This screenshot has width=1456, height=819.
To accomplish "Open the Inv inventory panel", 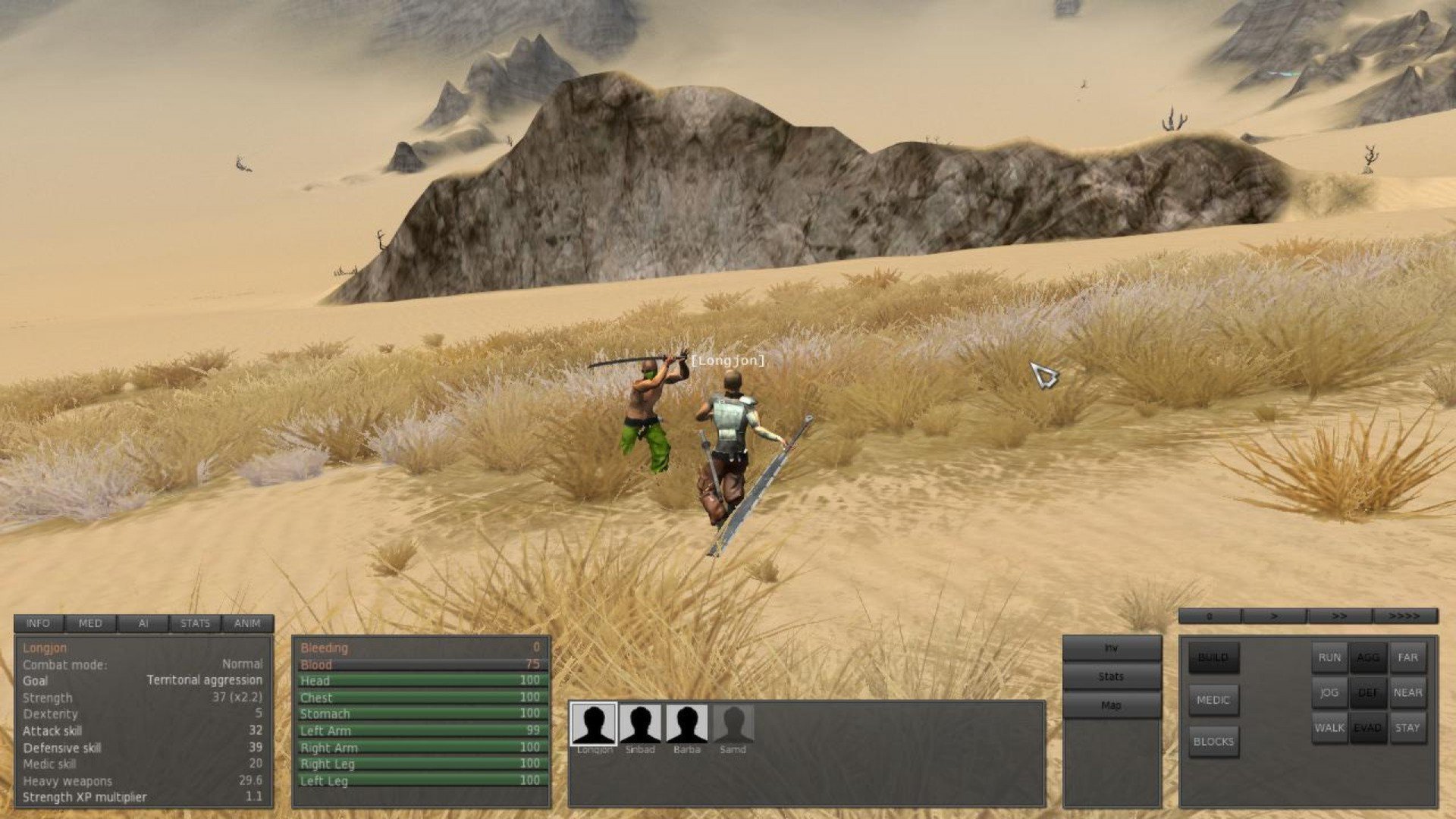I will (1111, 648).
